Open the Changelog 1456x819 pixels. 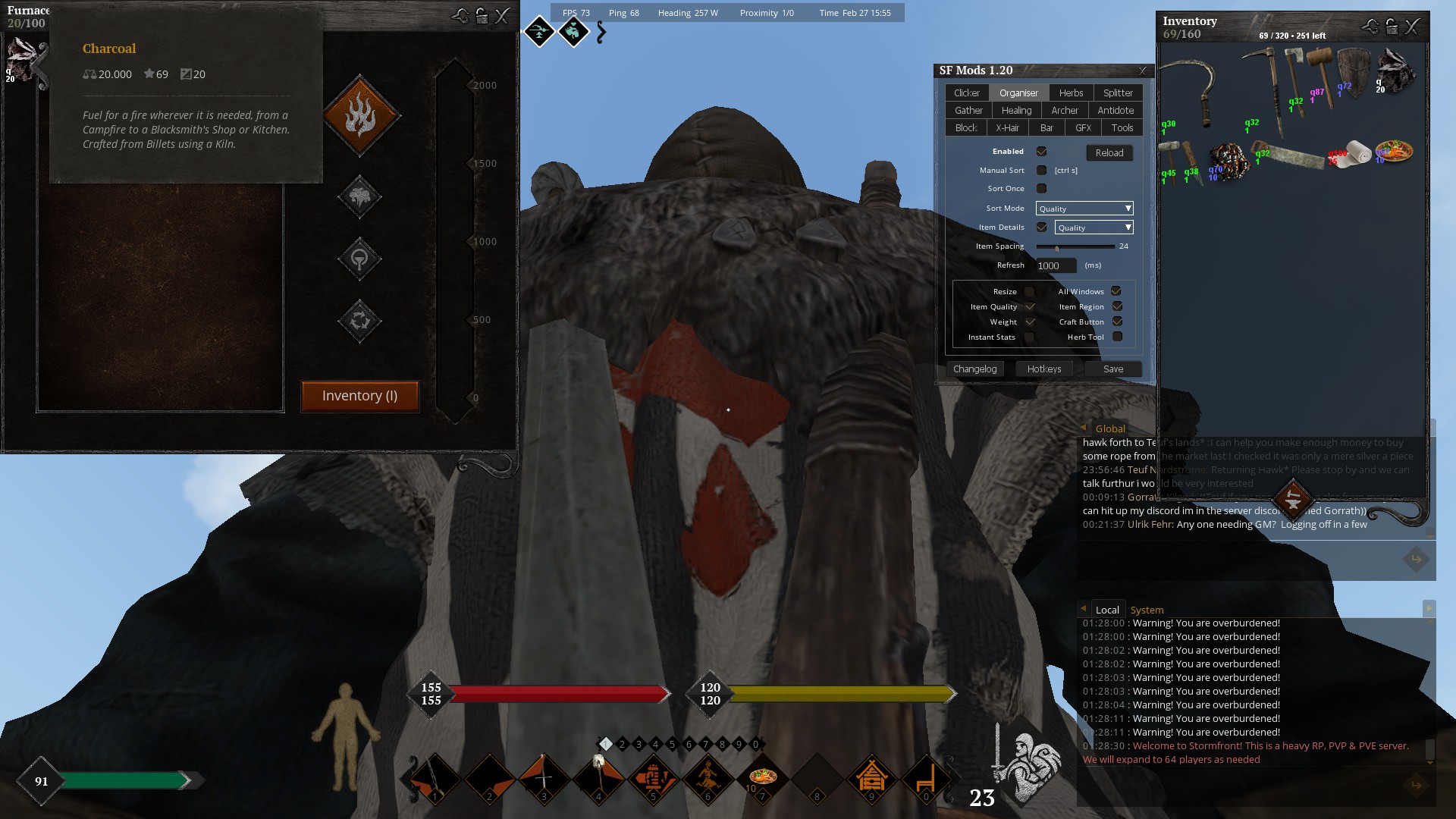[x=974, y=369]
